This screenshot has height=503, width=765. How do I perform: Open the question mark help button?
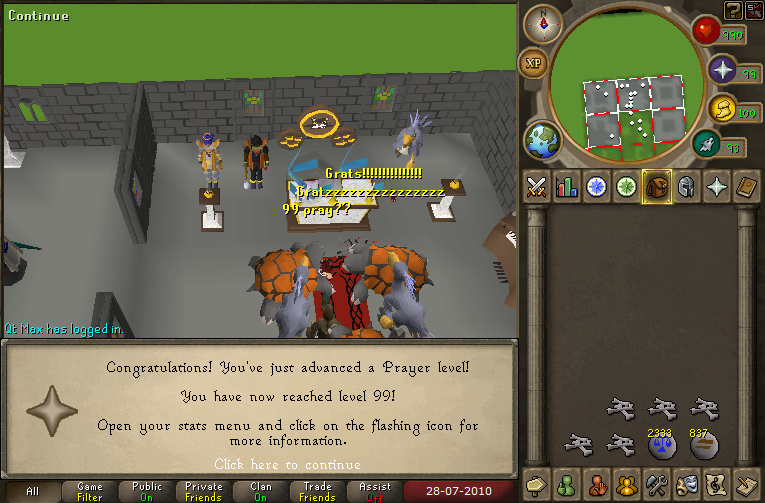734,10
